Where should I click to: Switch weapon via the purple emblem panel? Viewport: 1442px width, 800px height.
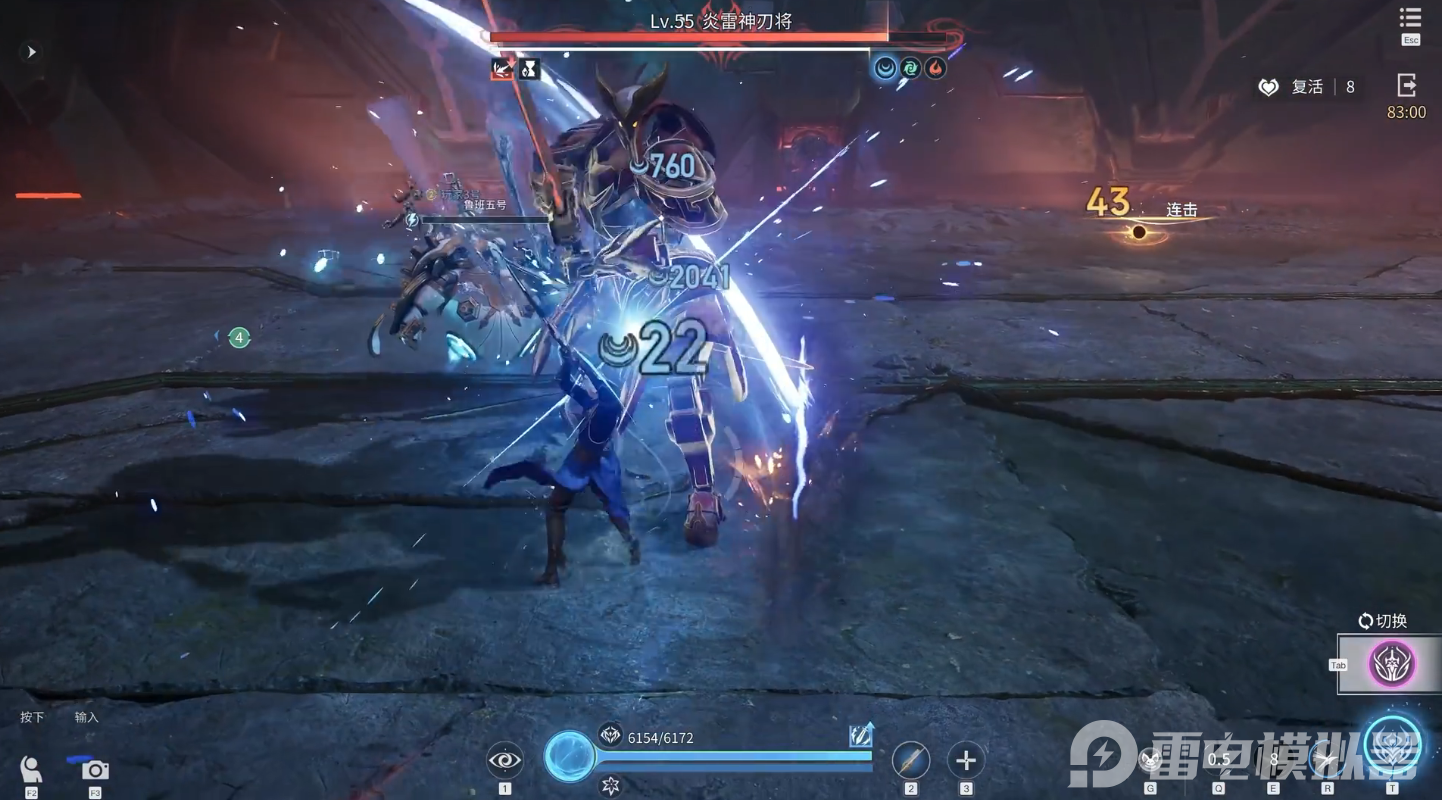(1392, 664)
